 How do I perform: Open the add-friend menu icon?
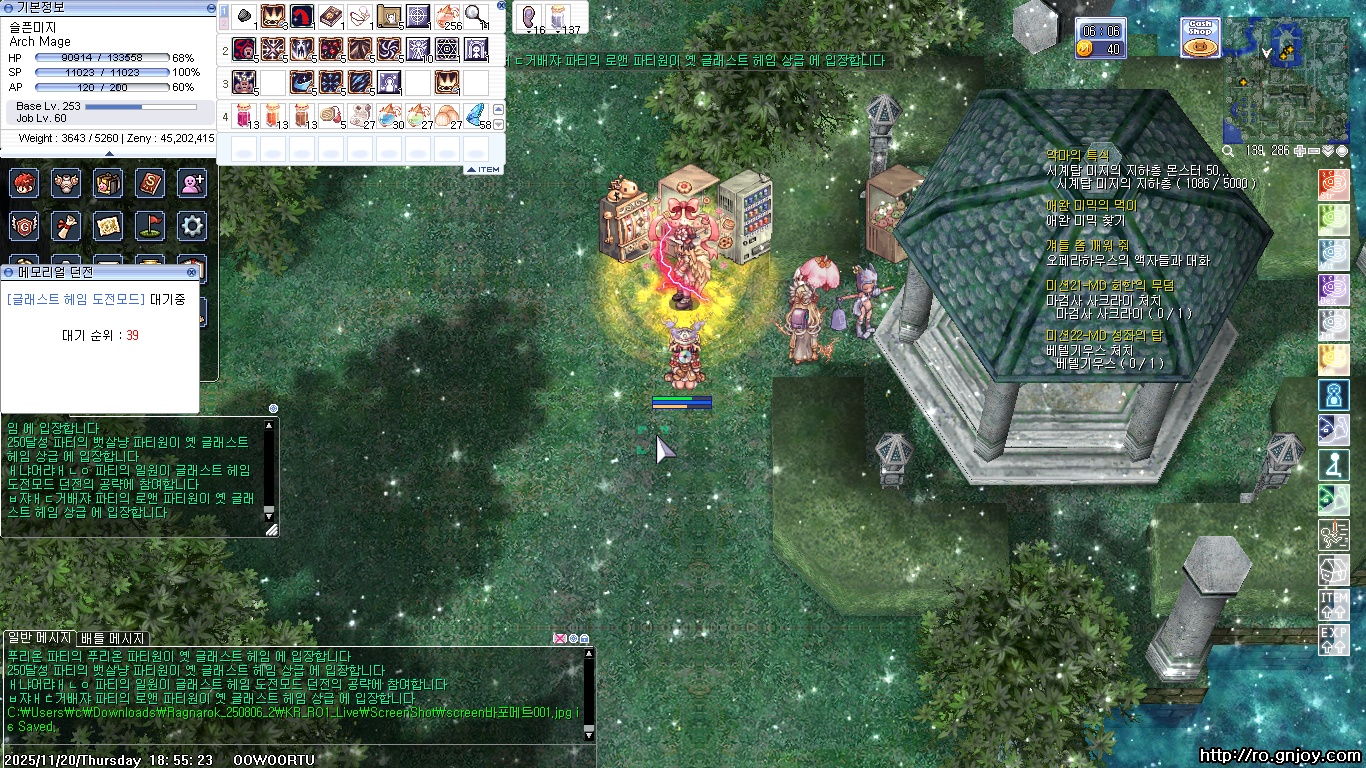coord(191,183)
